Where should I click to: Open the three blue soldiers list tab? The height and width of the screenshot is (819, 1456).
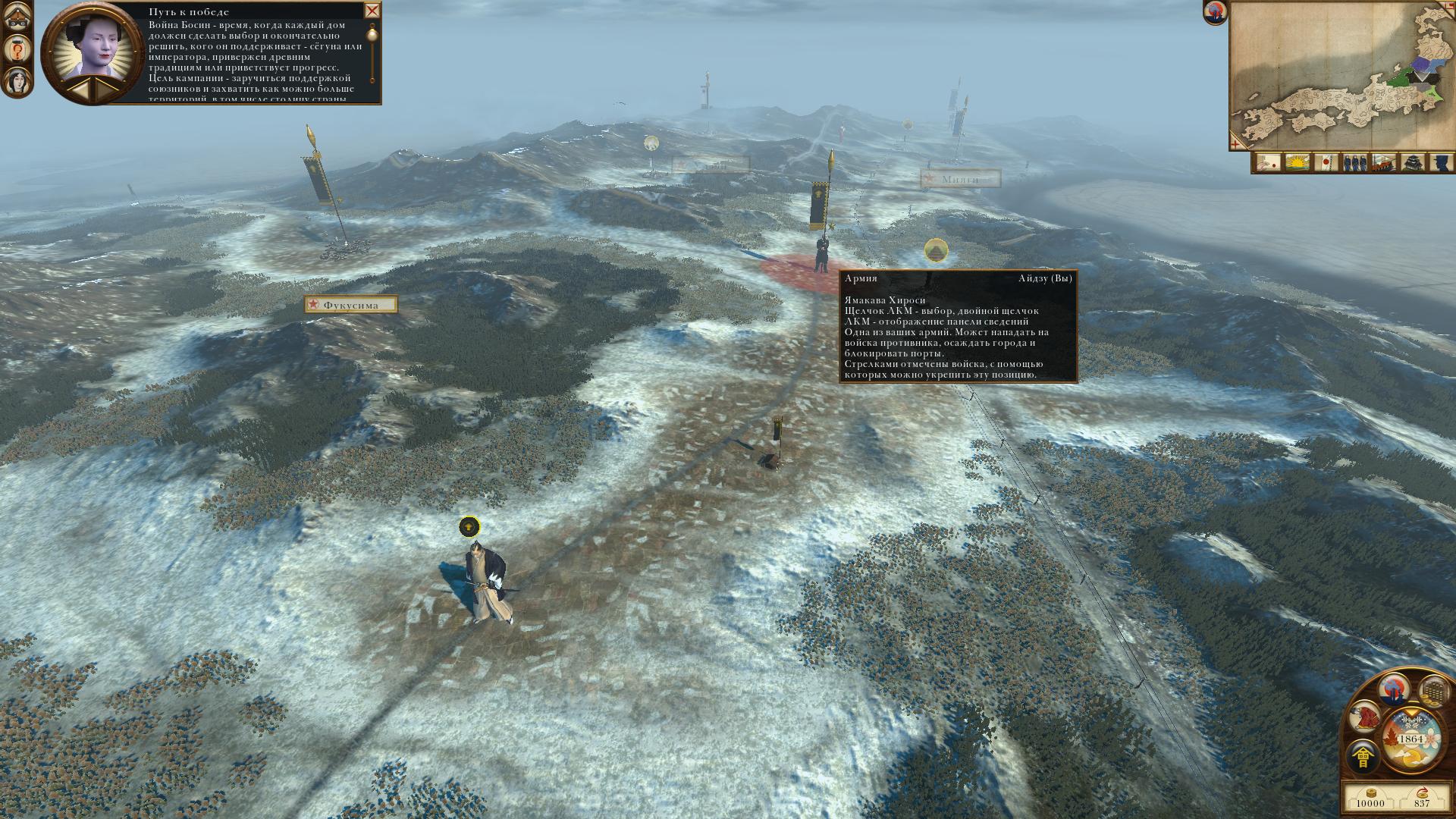(1355, 162)
